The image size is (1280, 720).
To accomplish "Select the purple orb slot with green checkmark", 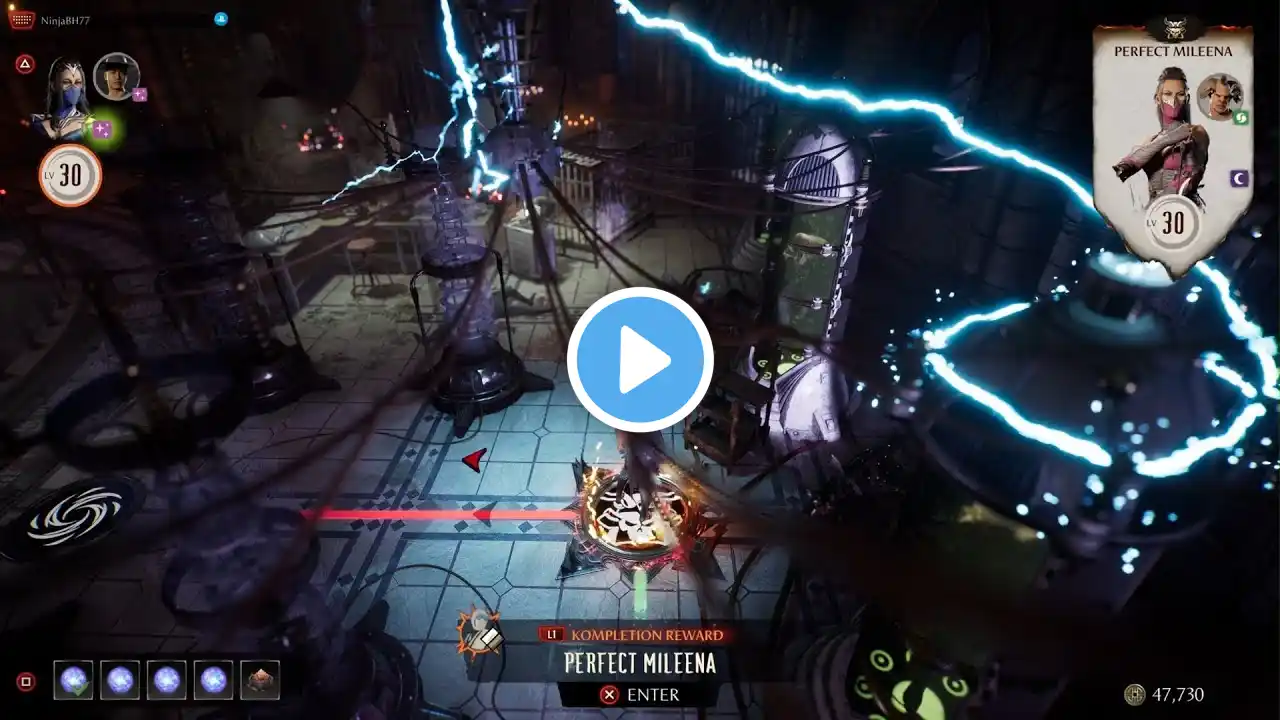I will 73,680.
